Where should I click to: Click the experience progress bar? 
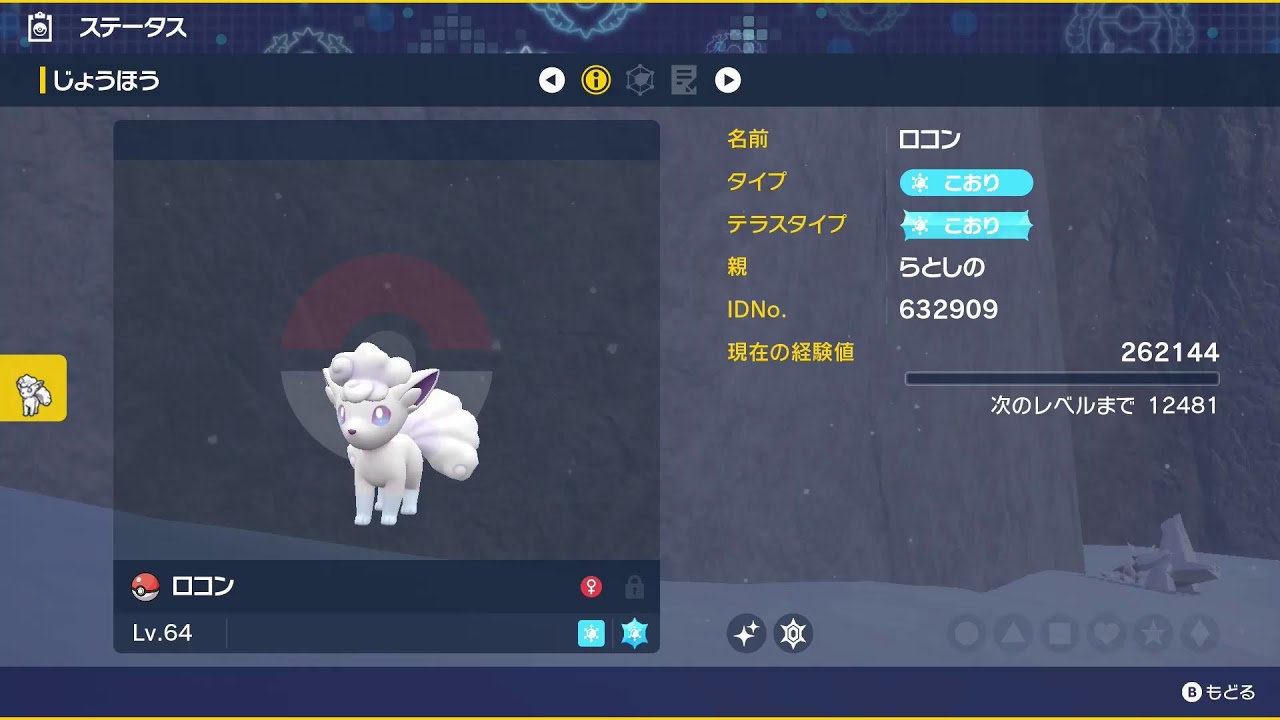1063,378
